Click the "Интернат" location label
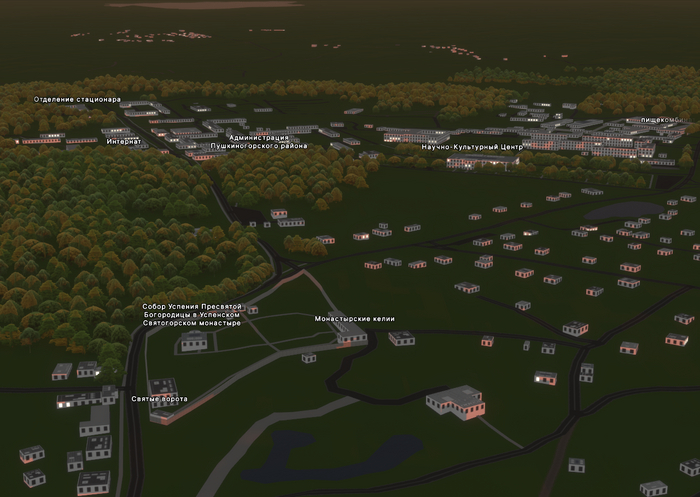Viewport: 700px width, 497px height. pos(124,141)
